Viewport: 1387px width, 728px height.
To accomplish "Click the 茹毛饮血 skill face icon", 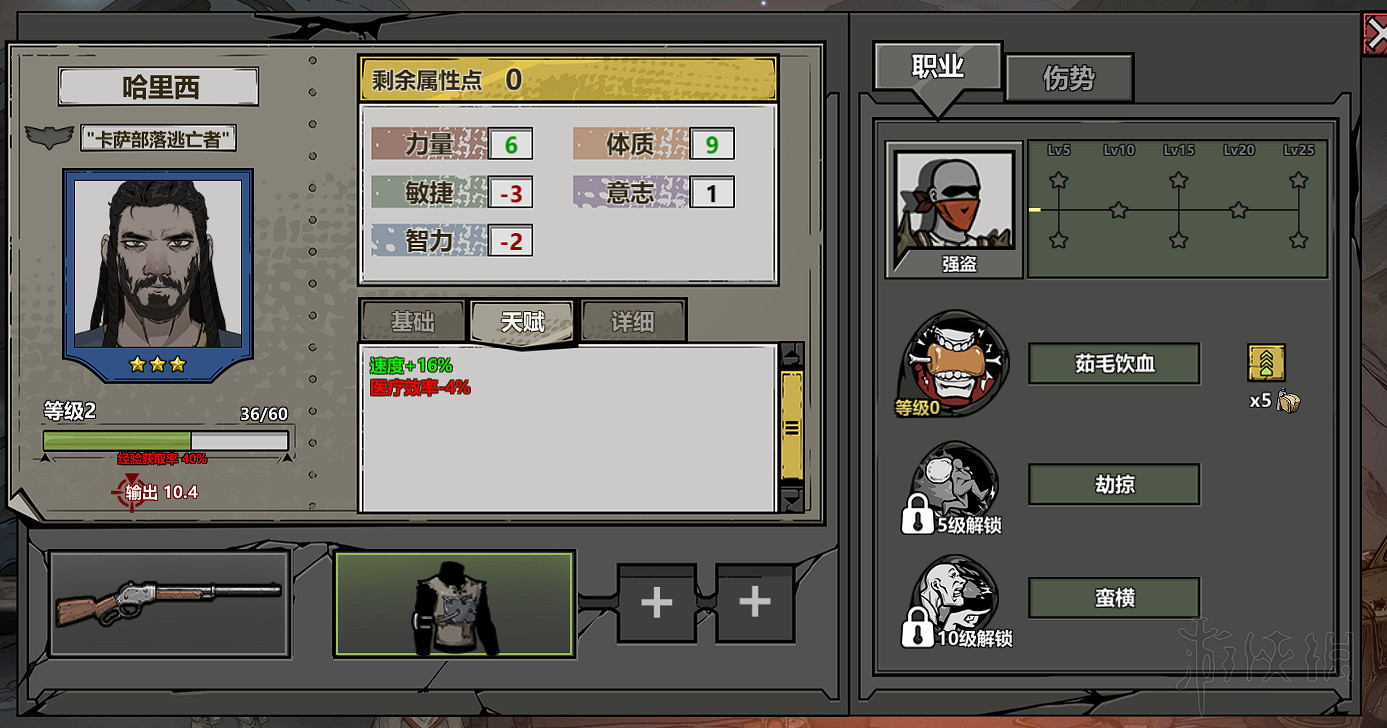I will (x=951, y=365).
